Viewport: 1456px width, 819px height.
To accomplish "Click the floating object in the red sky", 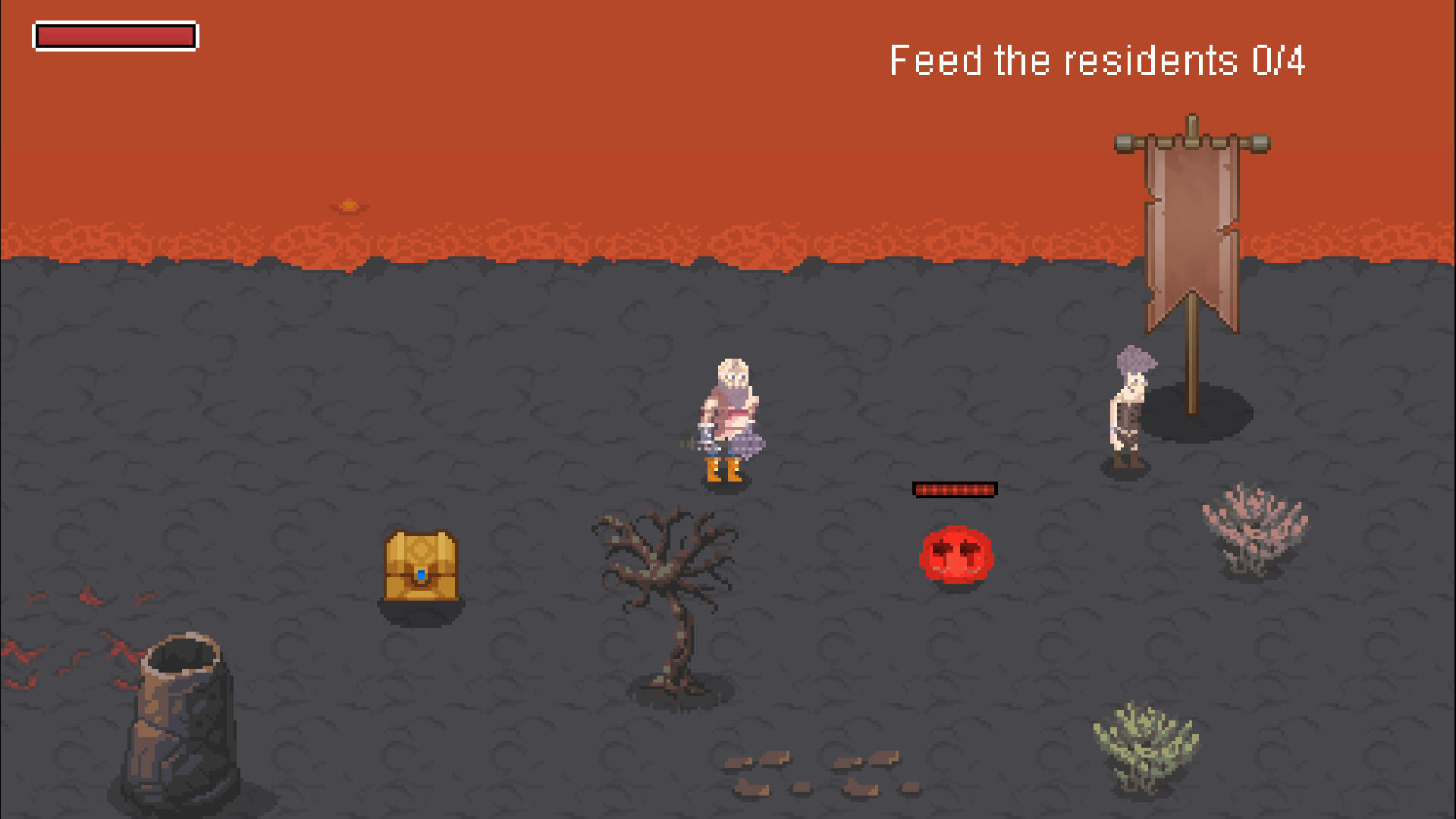I will click(350, 203).
